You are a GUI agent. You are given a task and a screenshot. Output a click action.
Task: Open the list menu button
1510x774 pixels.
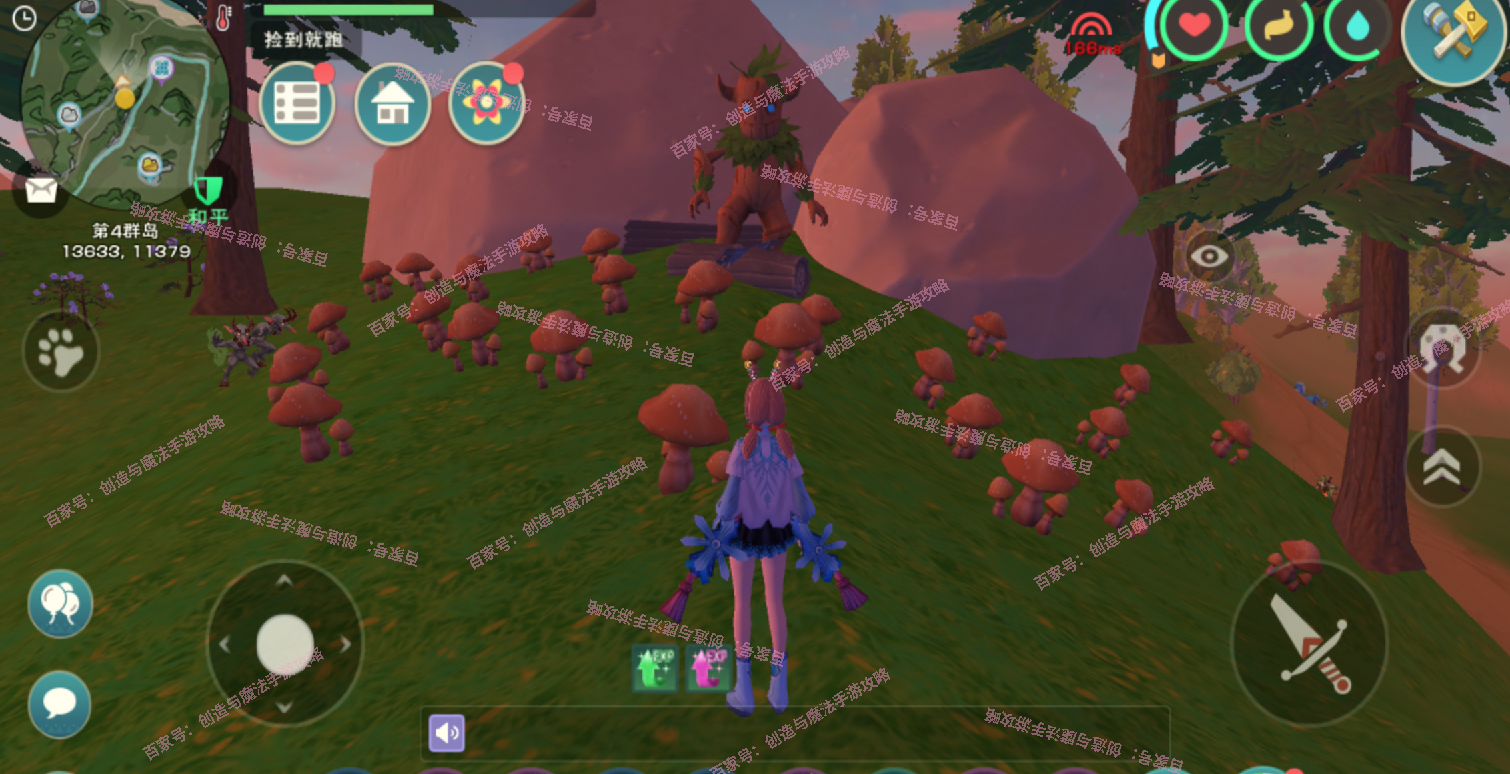(x=296, y=104)
